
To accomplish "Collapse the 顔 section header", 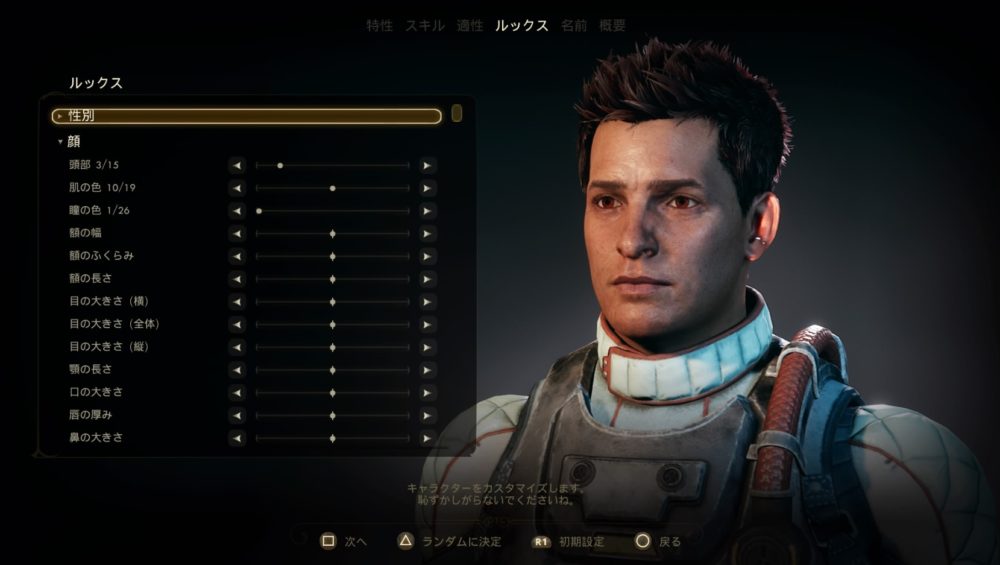I will [76, 142].
